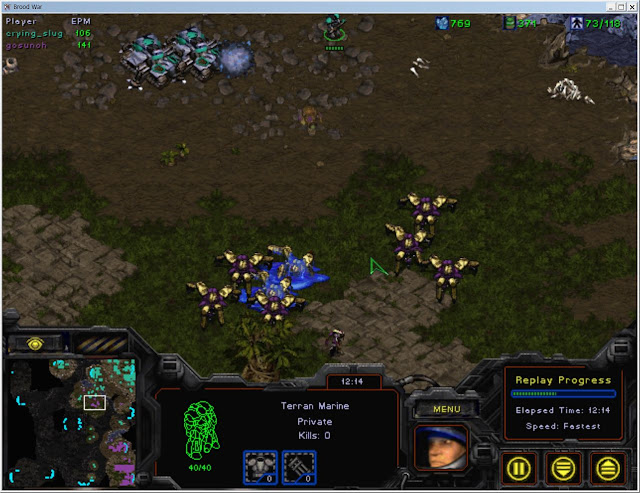Click the Marine portrait
Viewport: 640px width, 493px height.
tap(441, 446)
